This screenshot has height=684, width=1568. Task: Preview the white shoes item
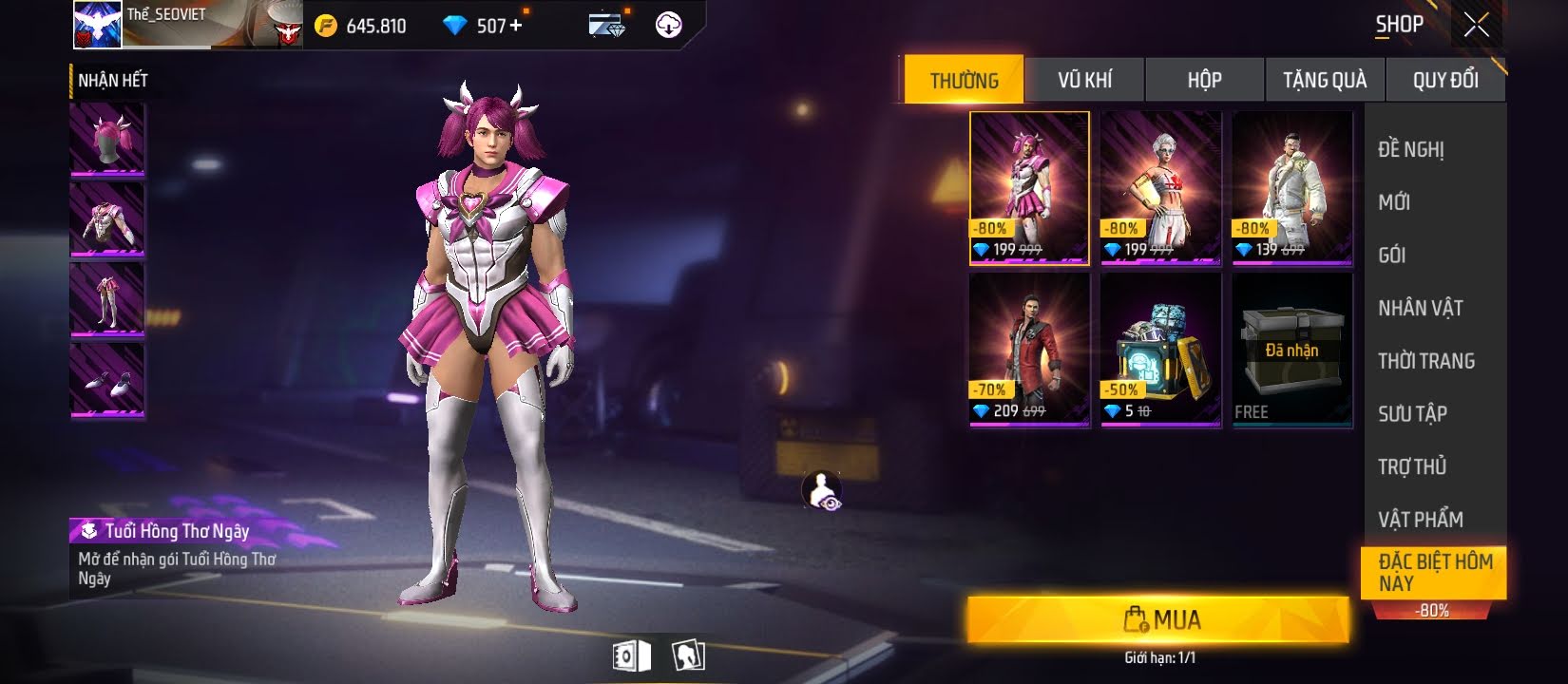pyautogui.click(x=107, y=380)
